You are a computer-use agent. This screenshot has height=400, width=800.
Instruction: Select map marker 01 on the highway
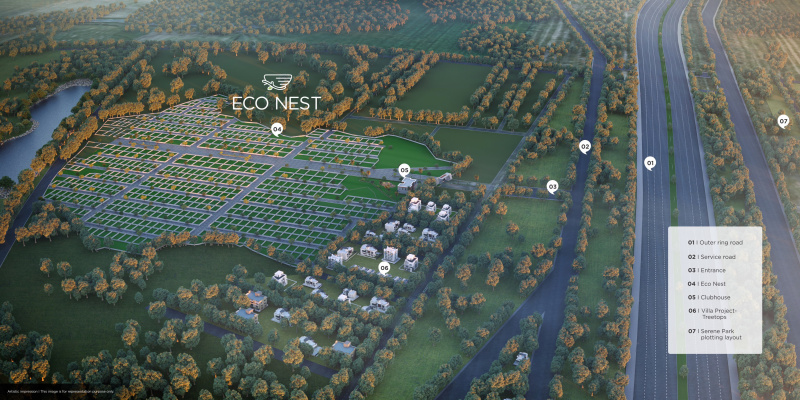649,162
